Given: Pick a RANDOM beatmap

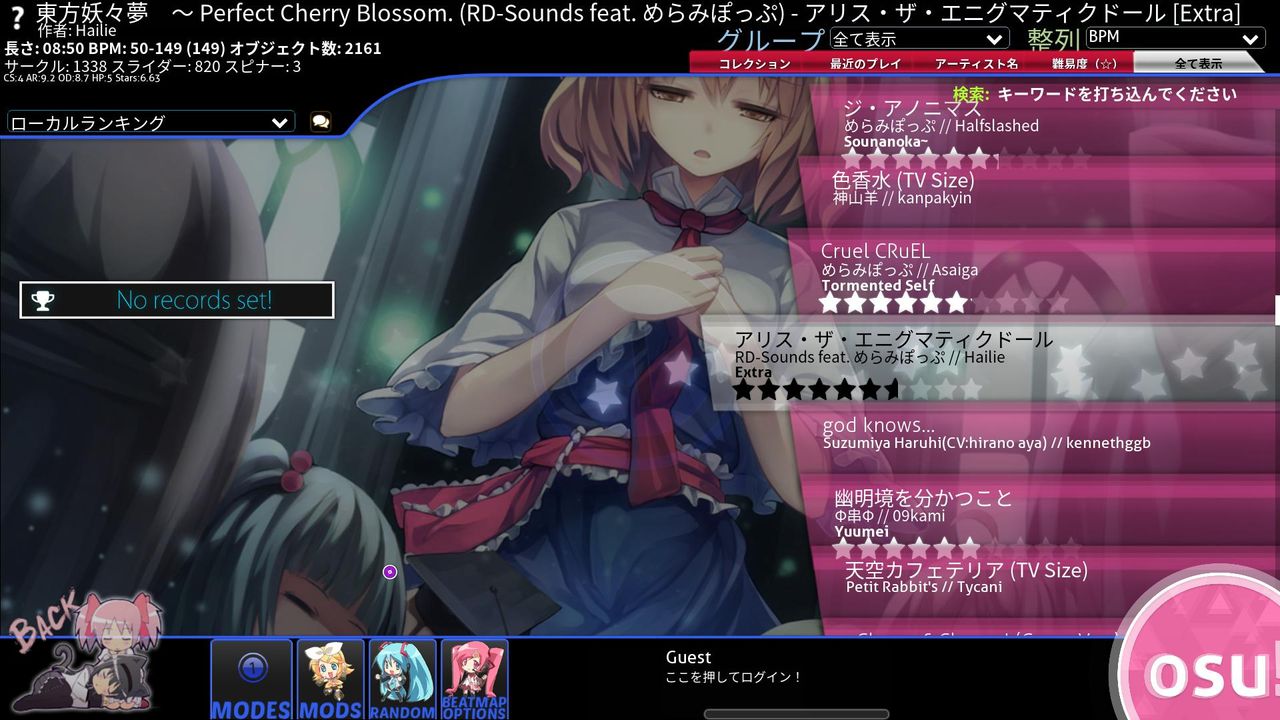Looking at the screenshot, I should point(402,680).
